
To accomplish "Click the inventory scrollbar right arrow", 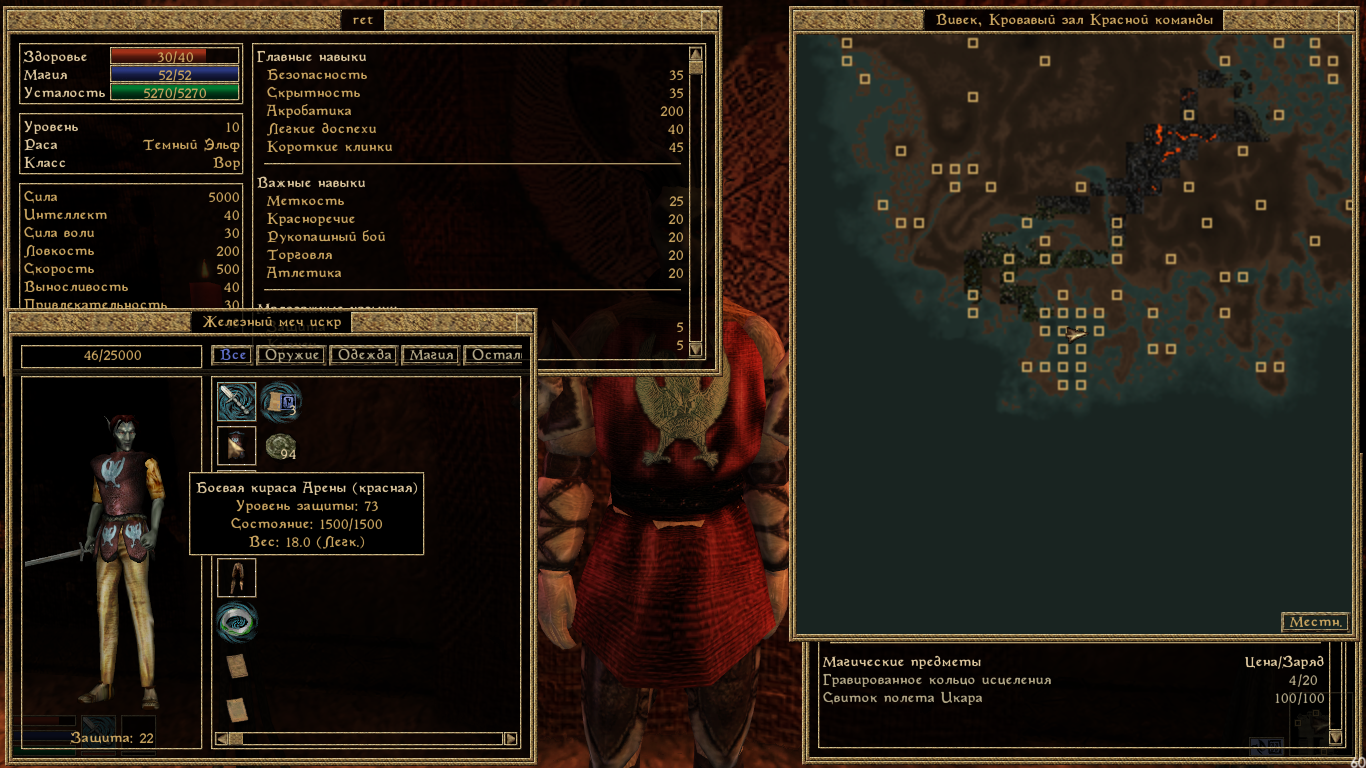I will (x=511, y=739).
